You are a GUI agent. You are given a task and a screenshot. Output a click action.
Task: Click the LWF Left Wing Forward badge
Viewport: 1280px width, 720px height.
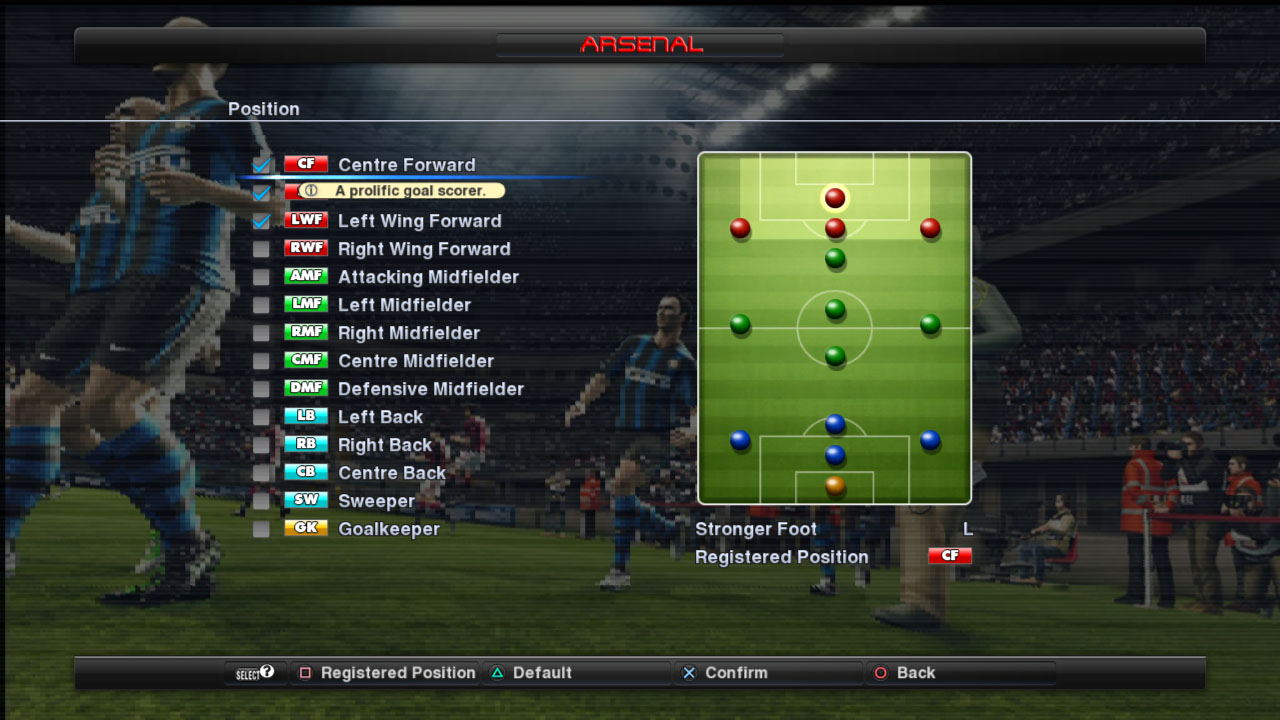pos(306,220)
